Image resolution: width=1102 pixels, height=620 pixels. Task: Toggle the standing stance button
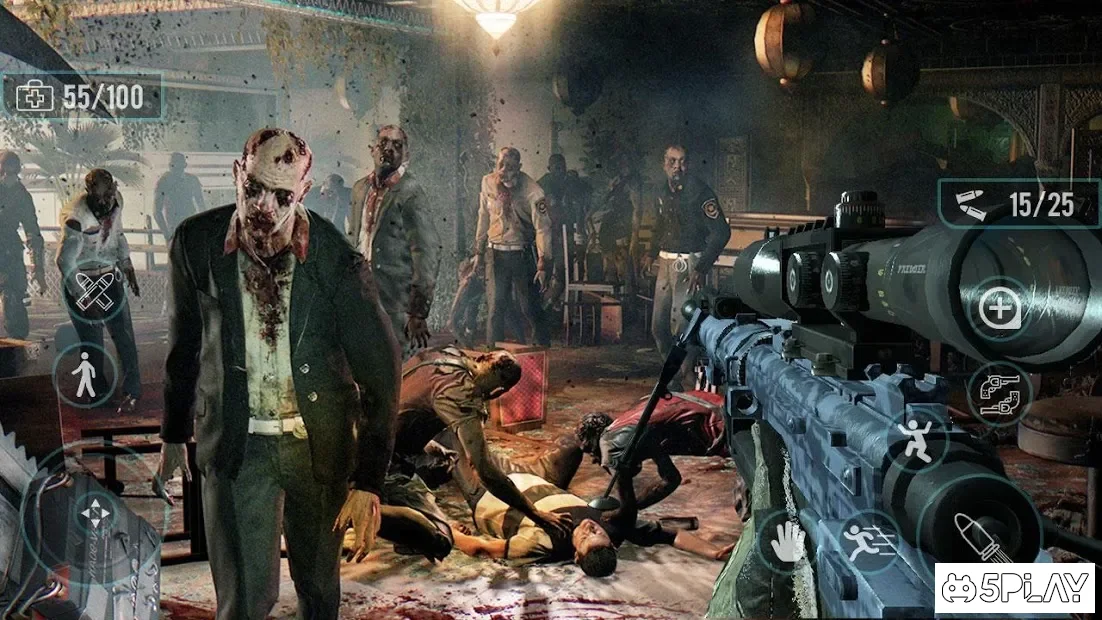[85, 375]
